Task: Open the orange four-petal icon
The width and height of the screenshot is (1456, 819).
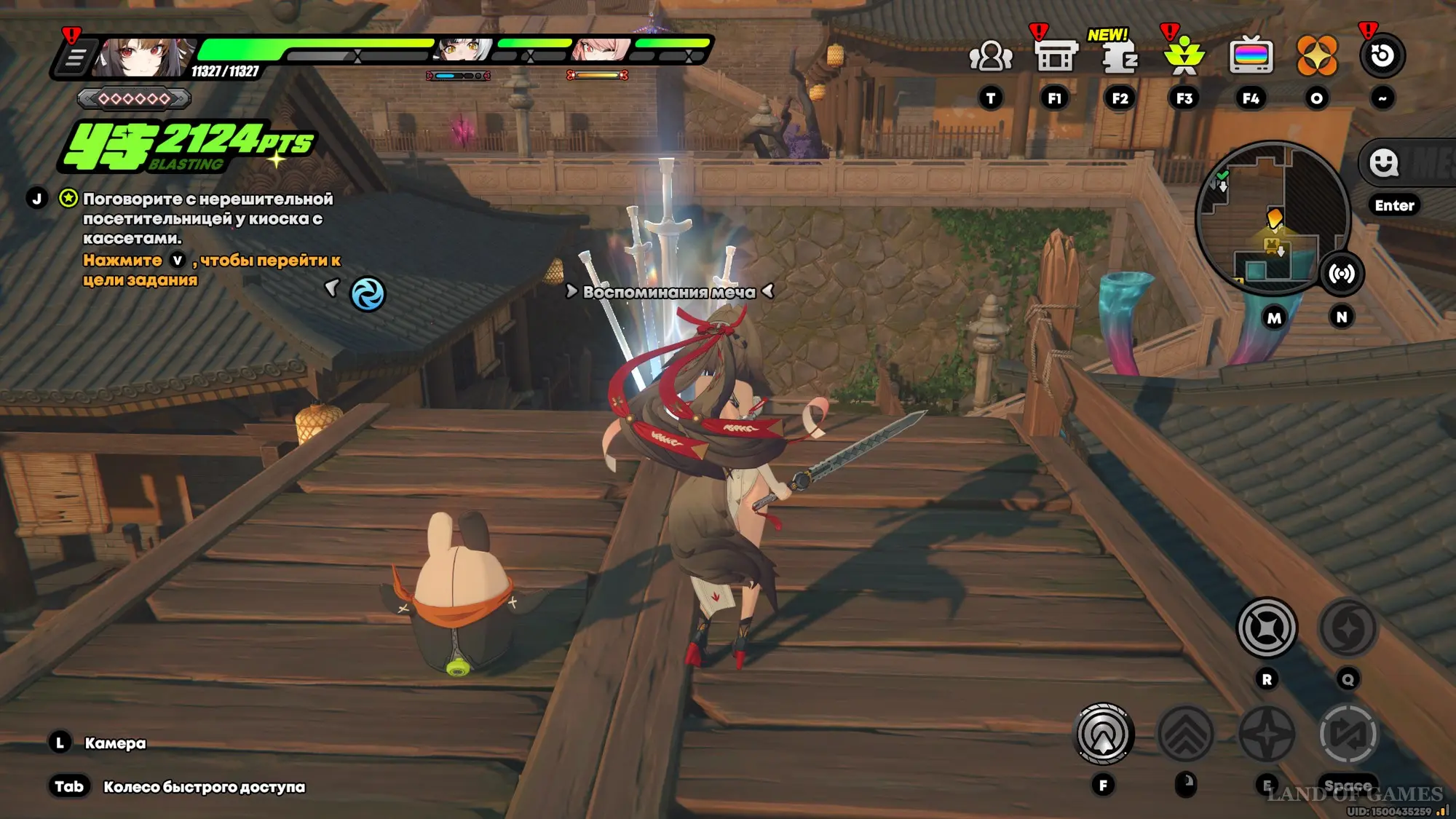Action: [1316, 56]
